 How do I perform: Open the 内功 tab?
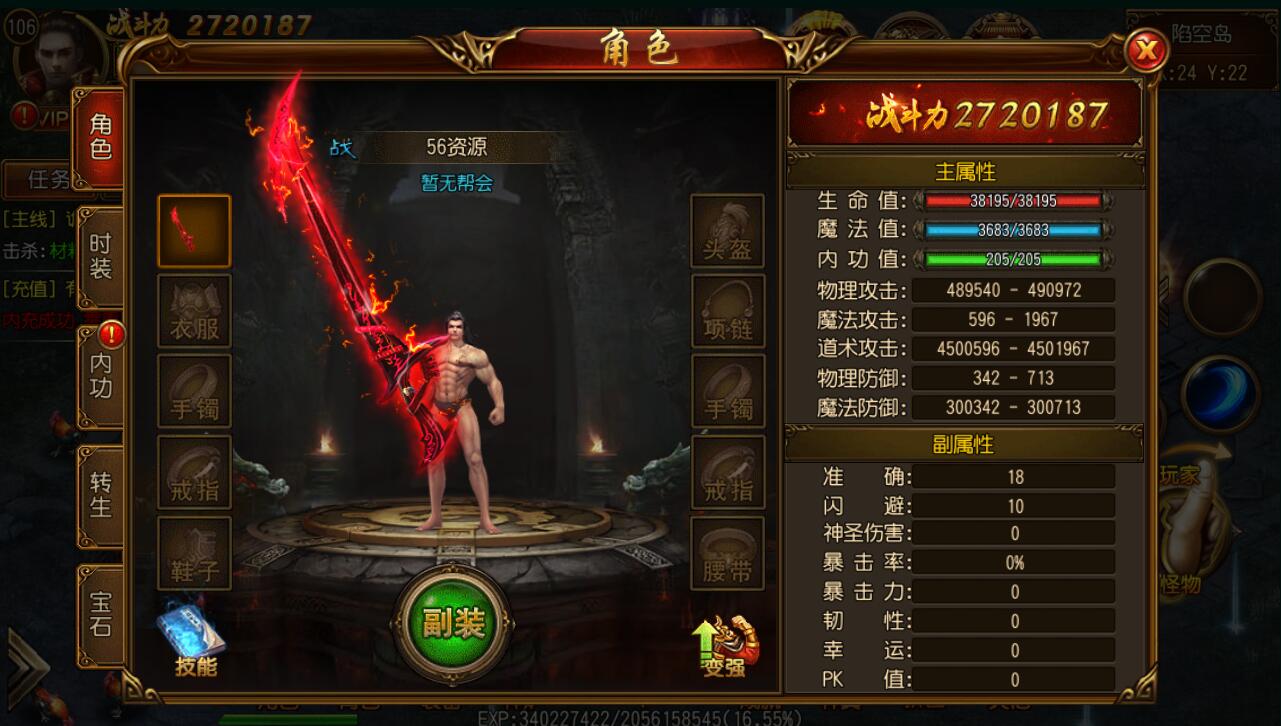[x=101, y=376]
